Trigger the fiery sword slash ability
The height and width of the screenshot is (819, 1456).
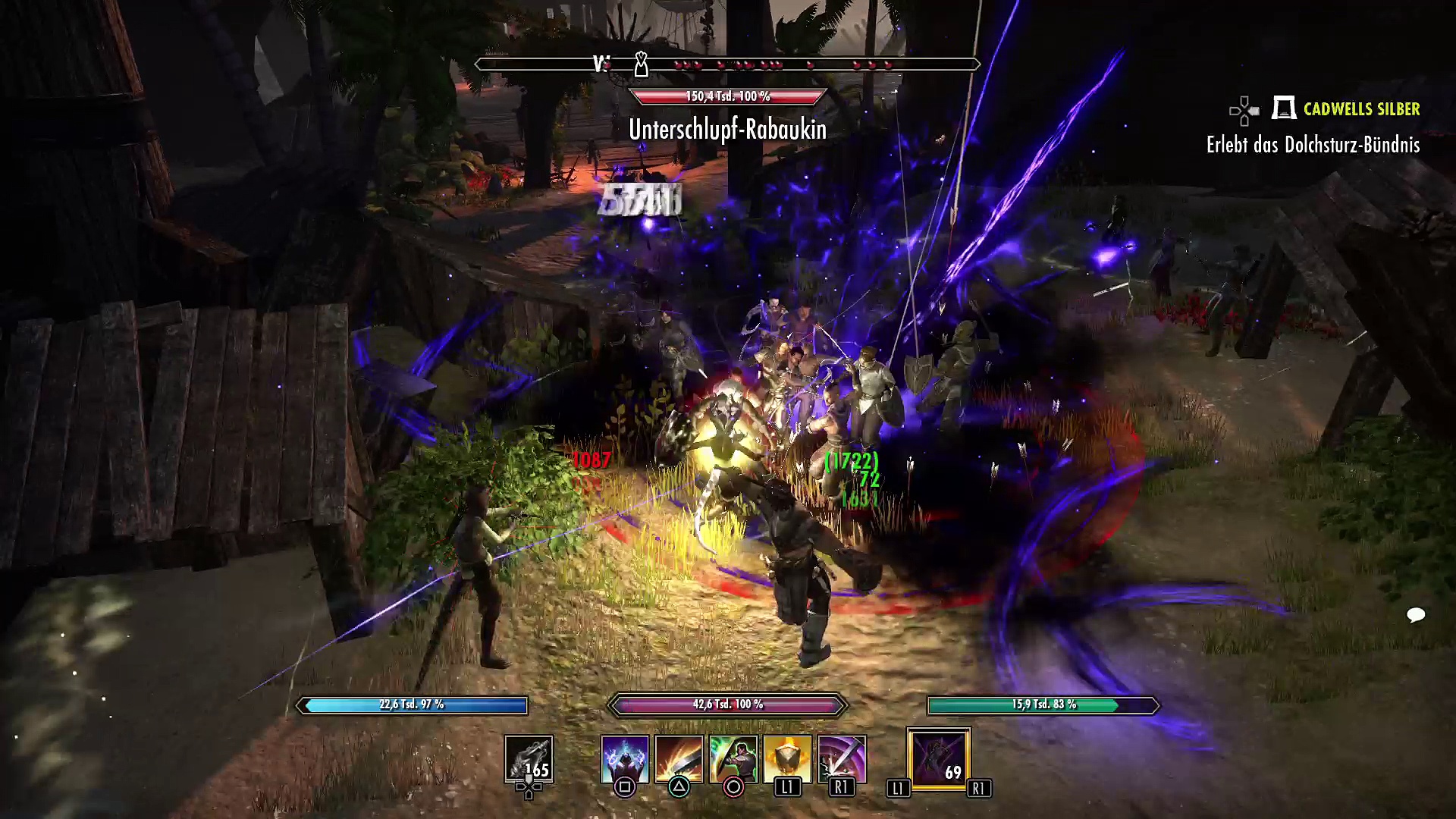679,758
